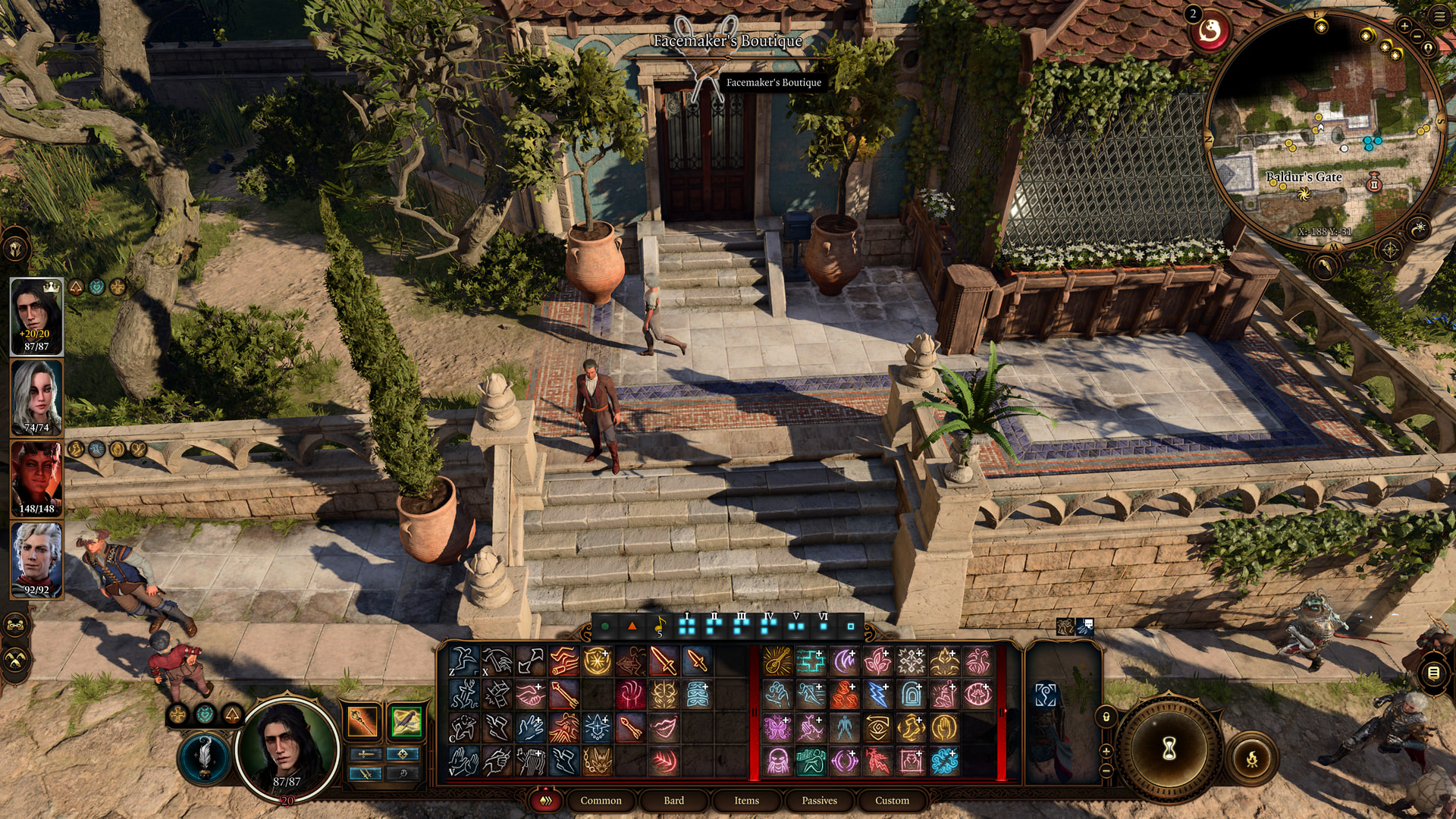Switch to the Common hotbar tab
The width and height of the screenshot is (1456, 819).
click(x=601, y=800)
